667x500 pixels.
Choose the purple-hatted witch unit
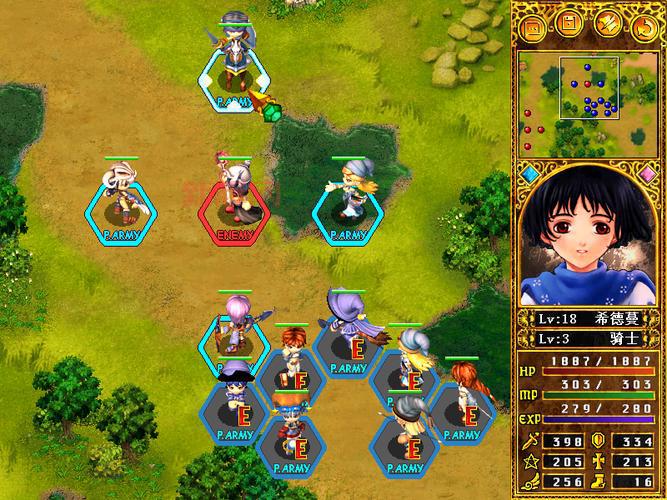[x=347, y=325]
